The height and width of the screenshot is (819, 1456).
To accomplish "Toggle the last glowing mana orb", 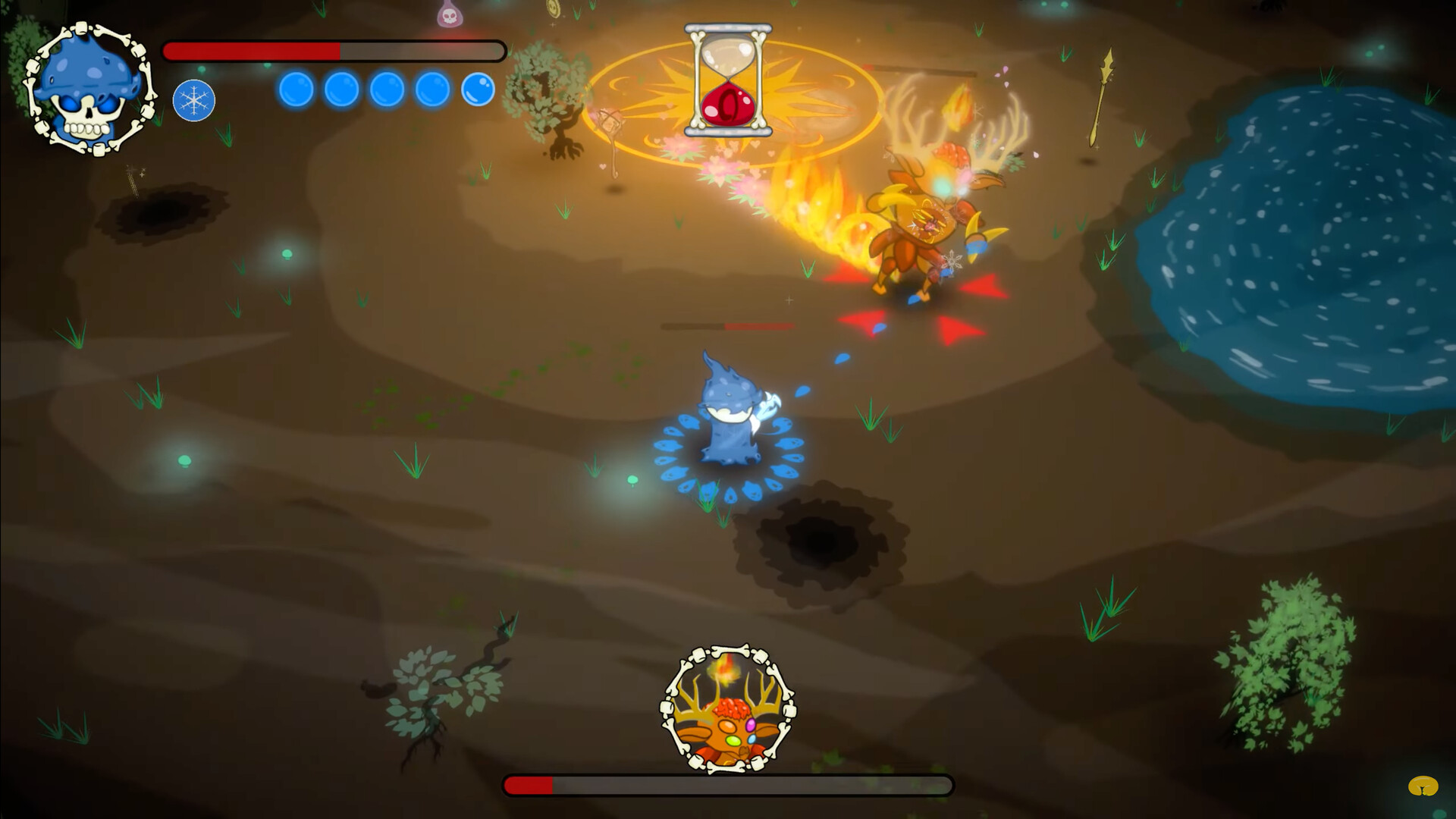I will 477,88.
